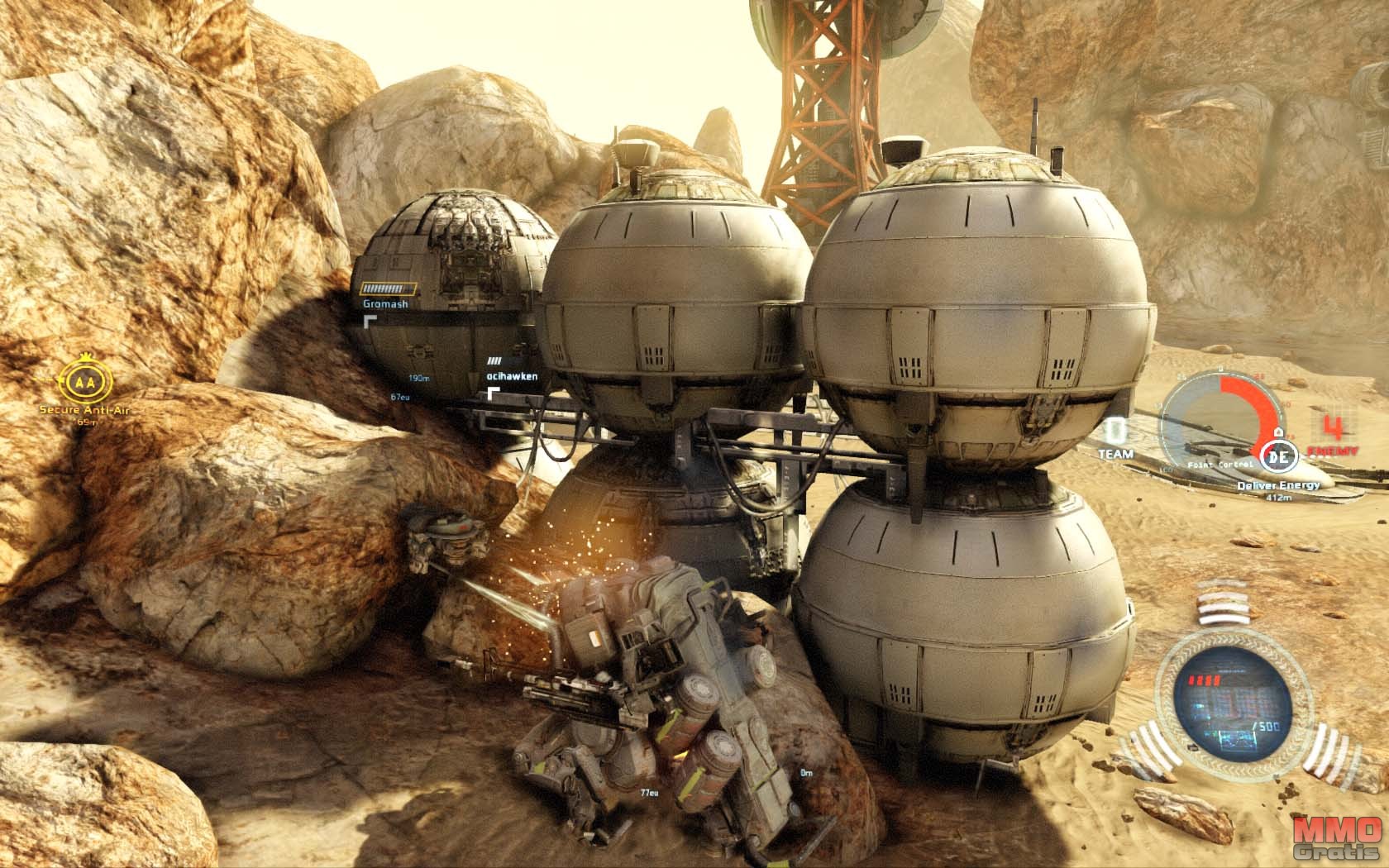Select the Secure Anti-Air objective marker
This screenshot has width=1389, height=868.
(80, 384)
